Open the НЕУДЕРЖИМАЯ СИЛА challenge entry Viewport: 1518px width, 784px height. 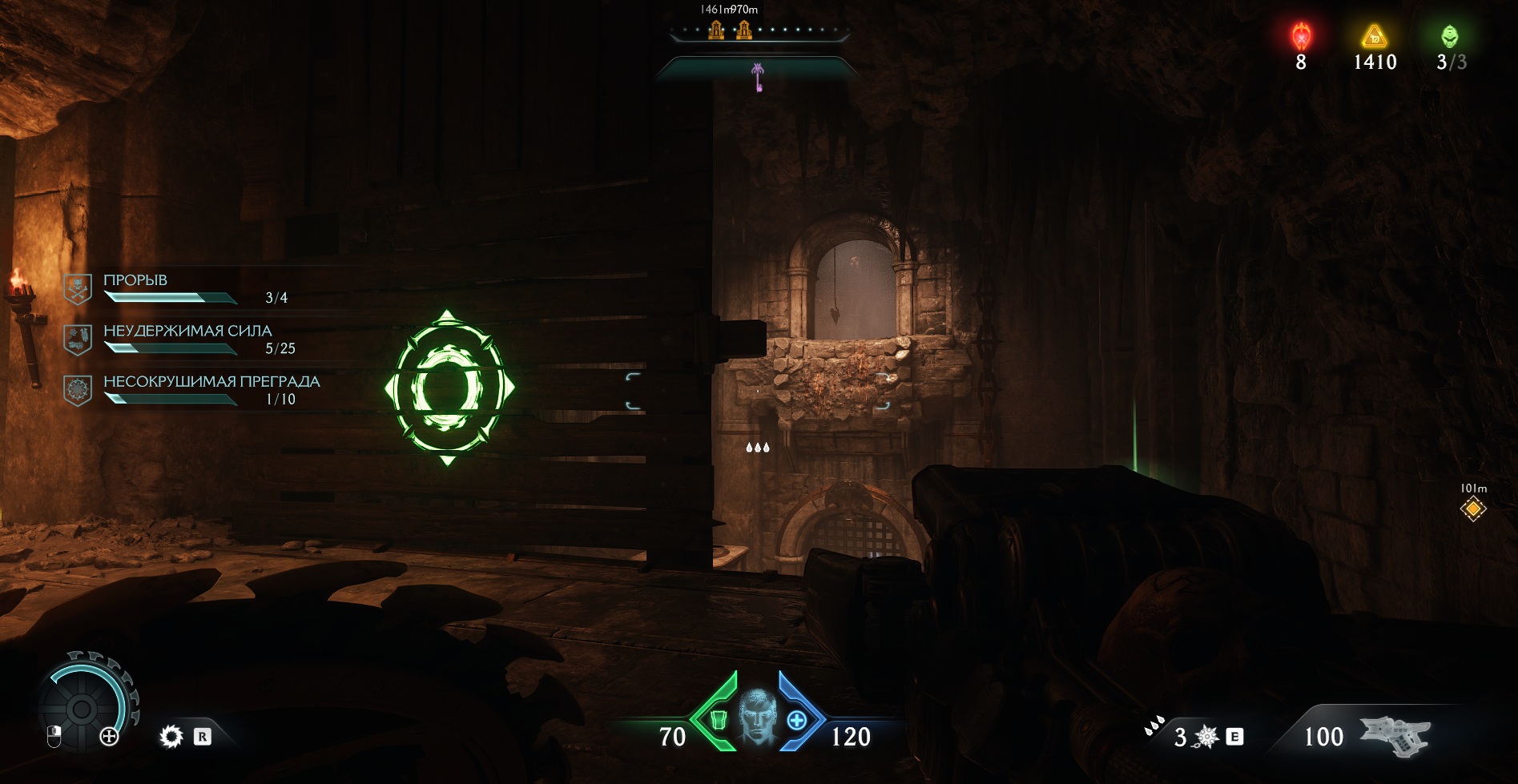tap(187, 339)
